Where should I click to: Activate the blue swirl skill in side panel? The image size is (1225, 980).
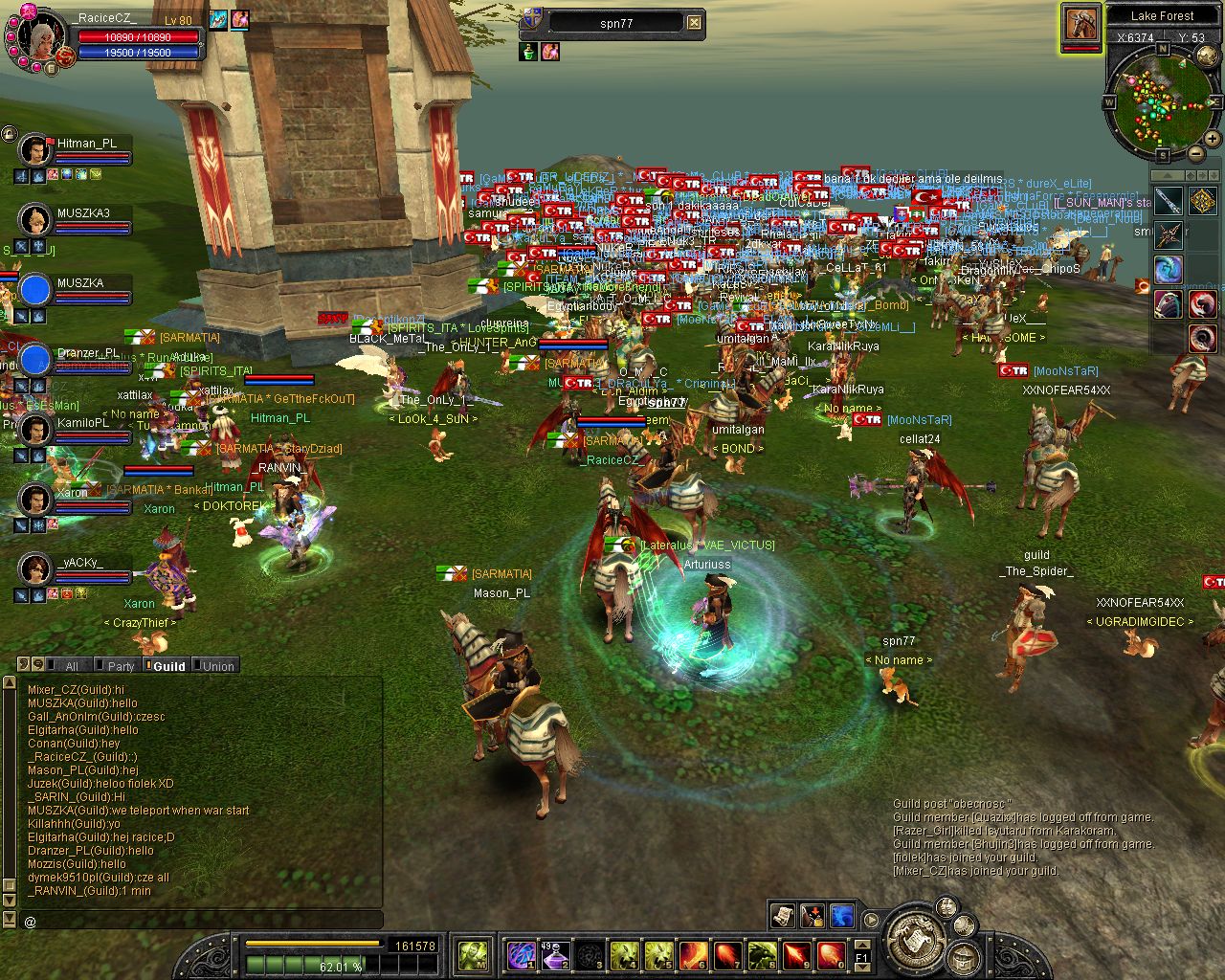coord(1169,269)
